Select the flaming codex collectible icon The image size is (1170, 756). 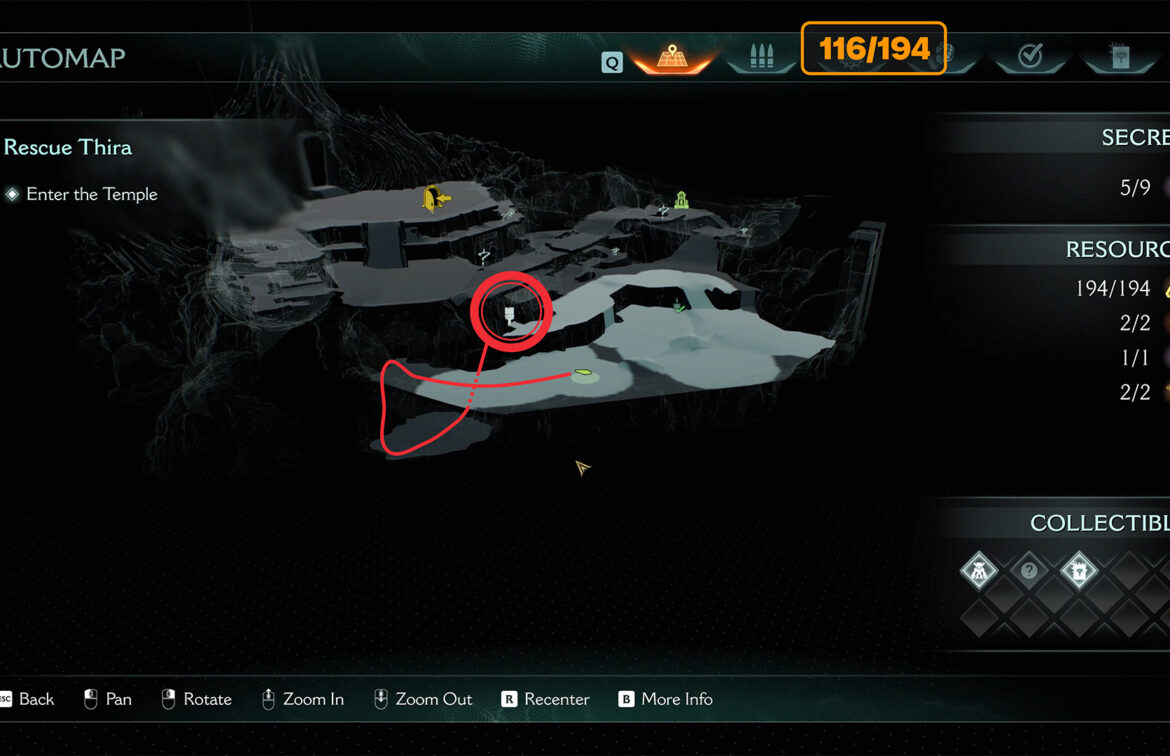pos(1079,572)
